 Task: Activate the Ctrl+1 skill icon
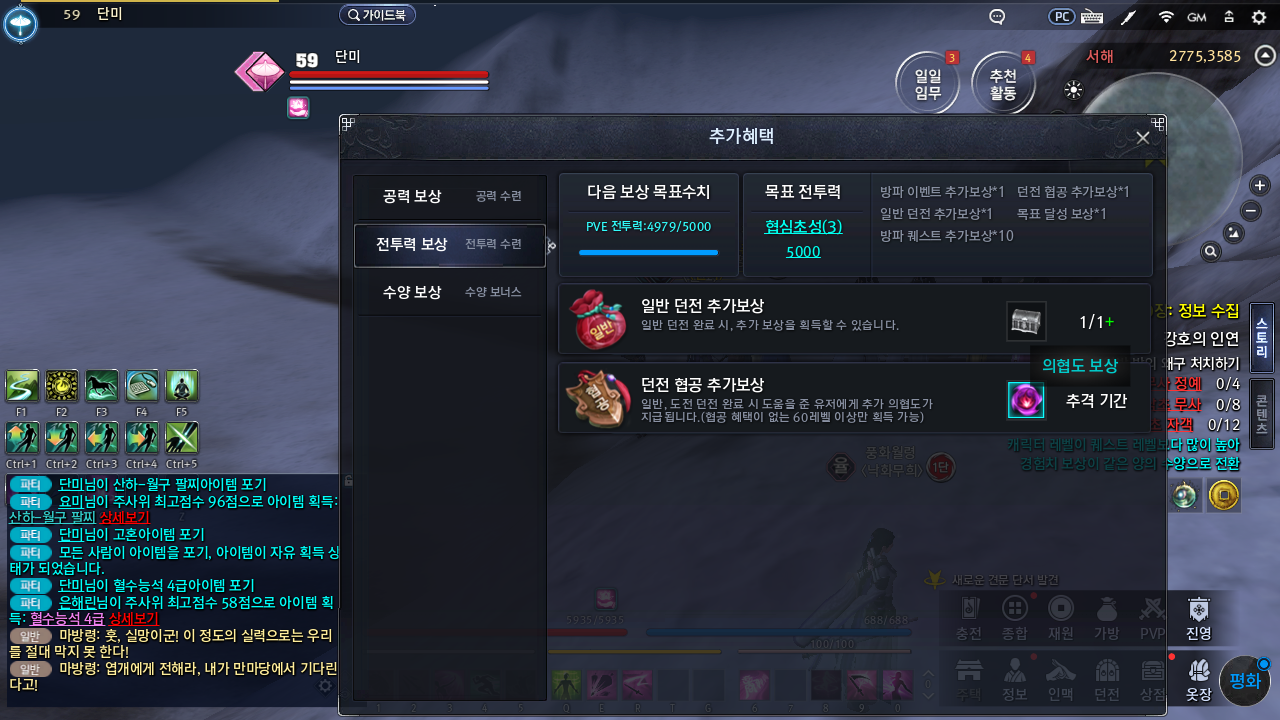21,437
